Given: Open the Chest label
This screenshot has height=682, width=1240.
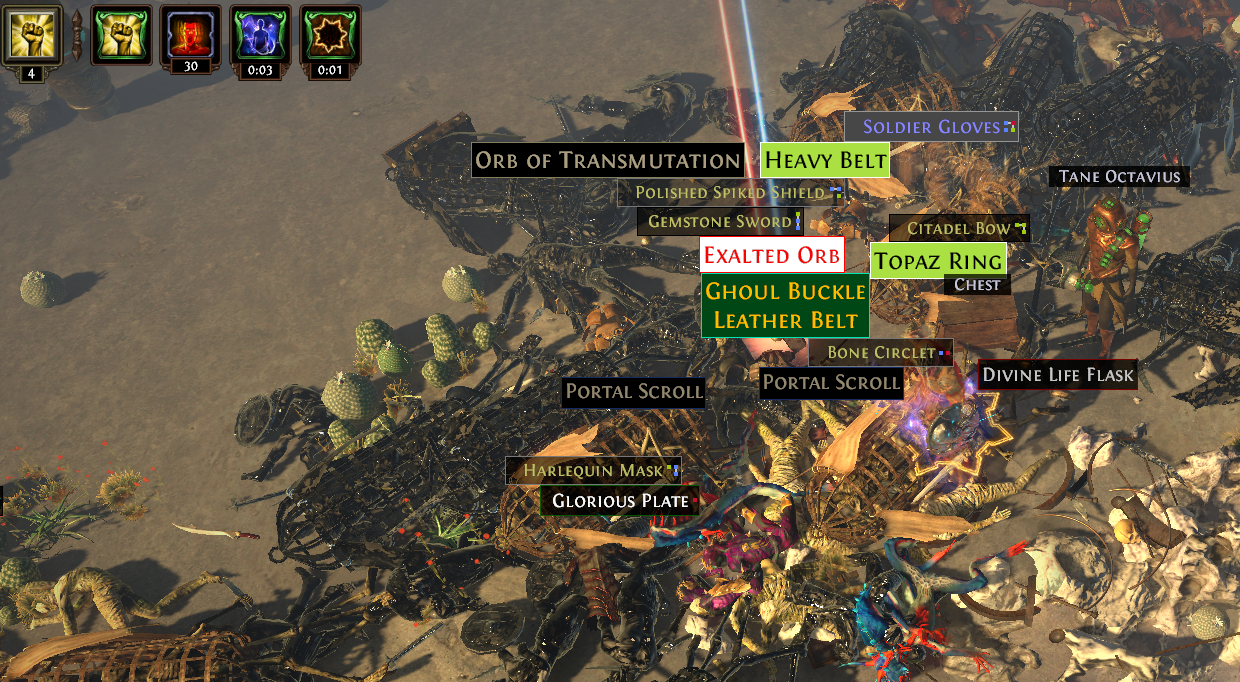Looking at the screenshot, I should (977, 284).
